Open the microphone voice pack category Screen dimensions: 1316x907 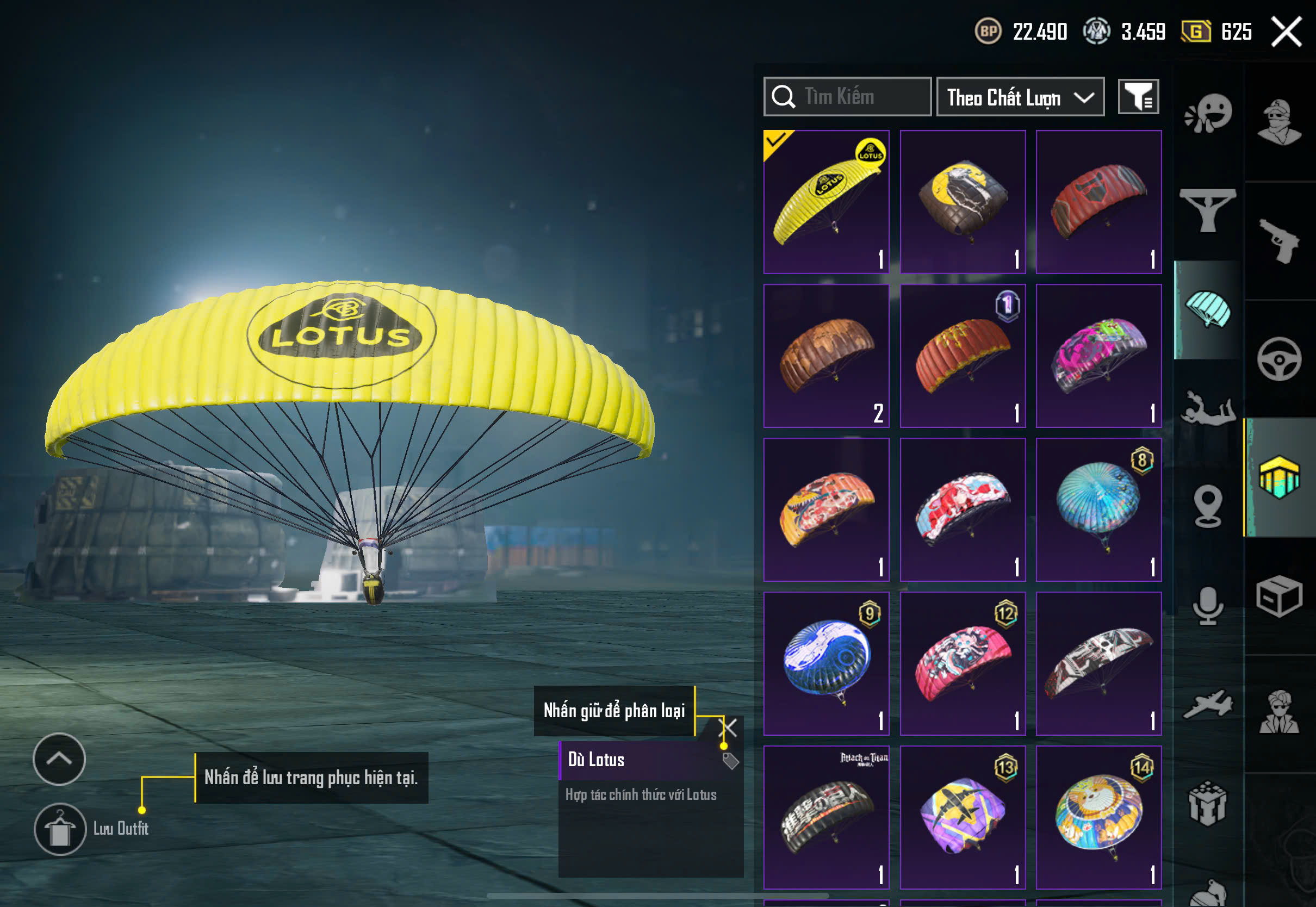point(1208,605)
